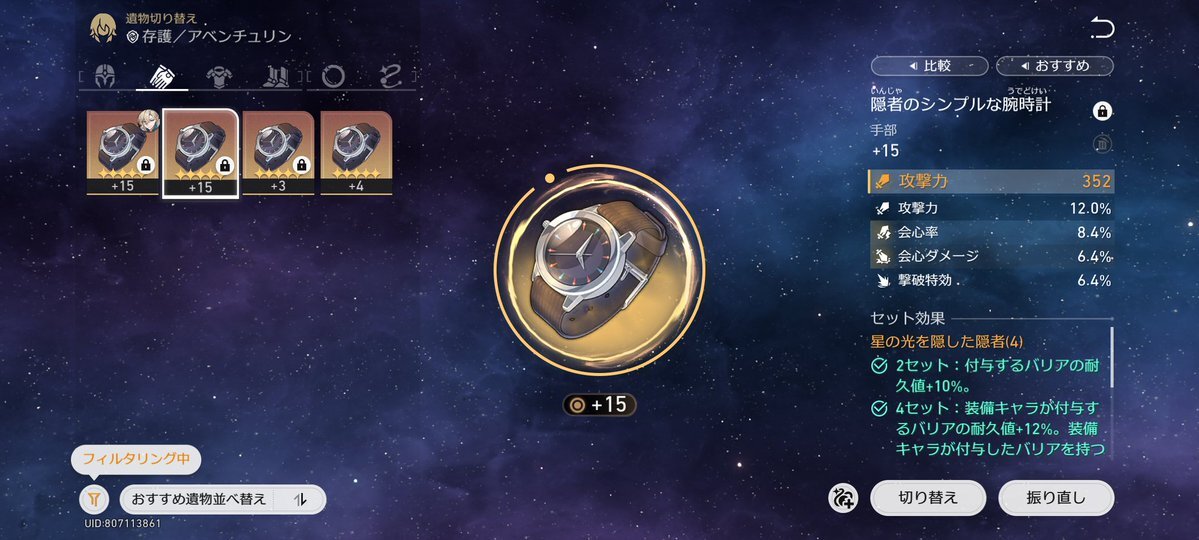Open the おすすめ recommendations button
The width and height of the screenshot is (1199, 540).
pos(1055,66)
